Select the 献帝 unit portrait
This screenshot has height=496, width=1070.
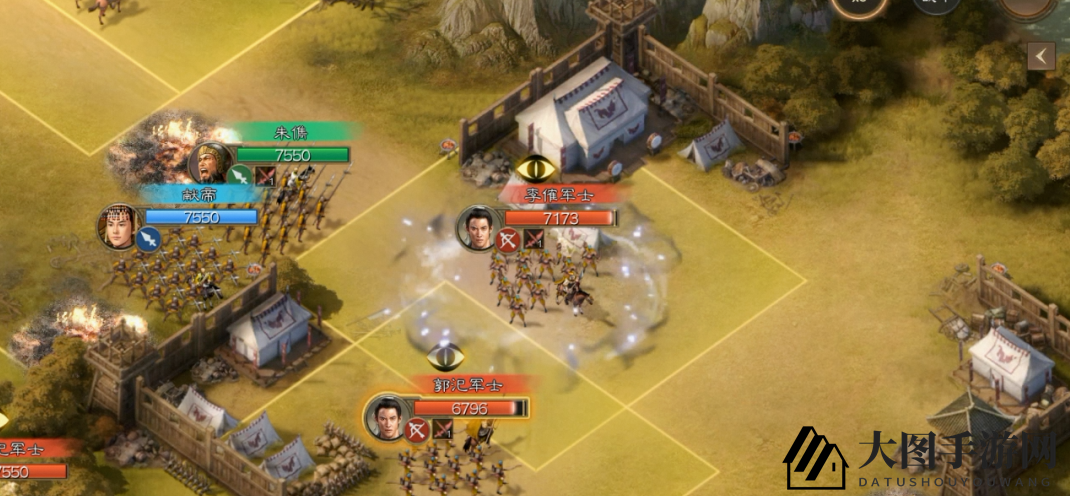coord(118,225)
